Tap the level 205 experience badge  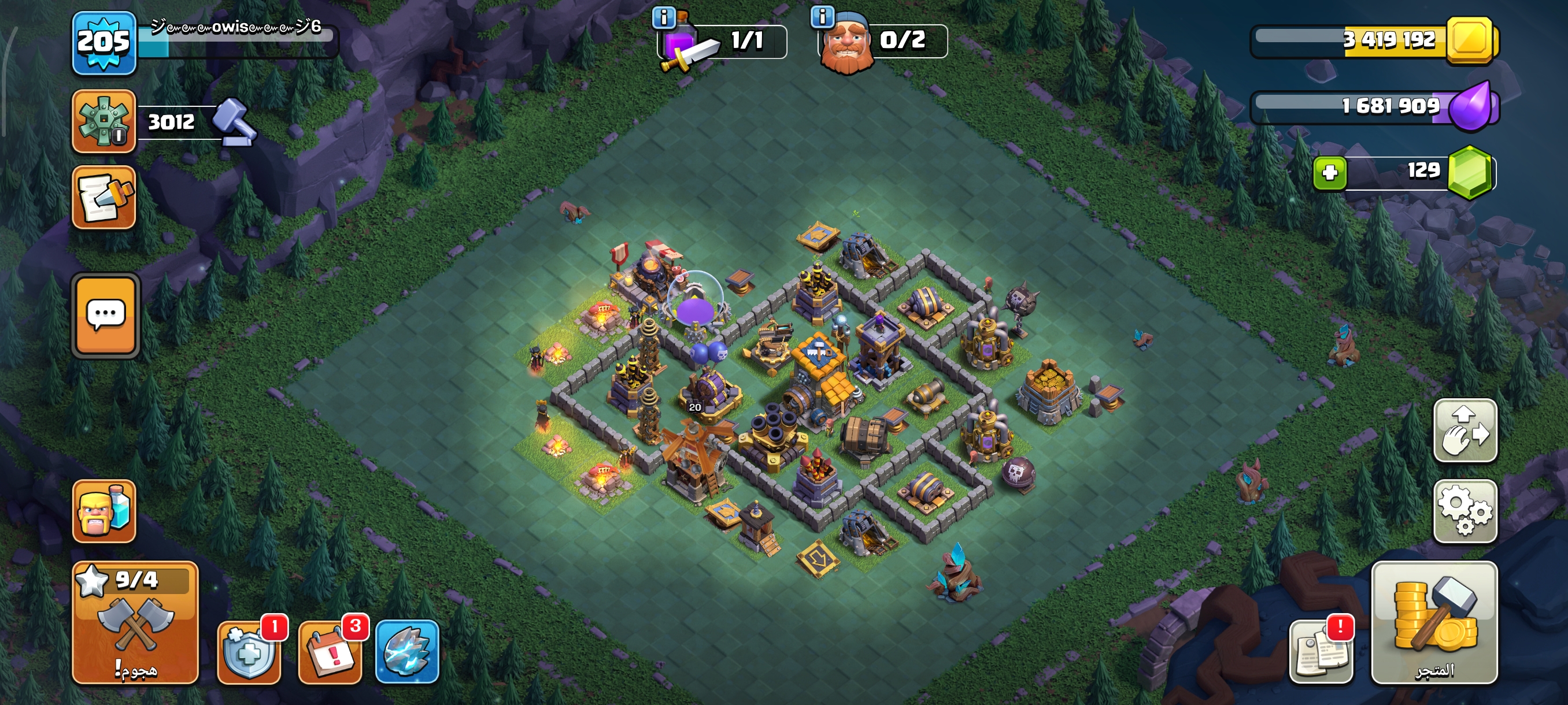pyautogui.click(x=103, y=43)
